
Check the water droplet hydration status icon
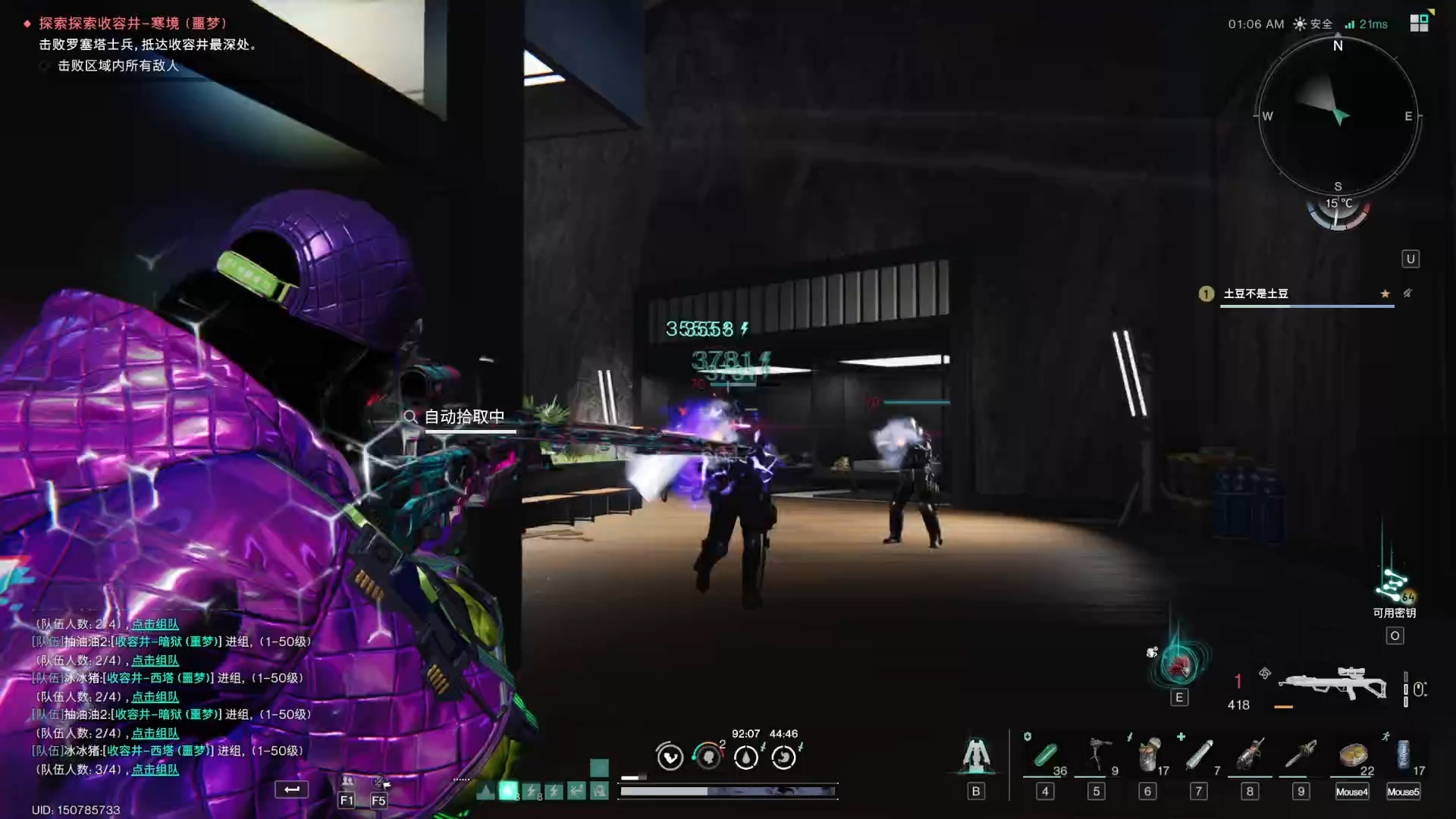(x=746, y=757)
